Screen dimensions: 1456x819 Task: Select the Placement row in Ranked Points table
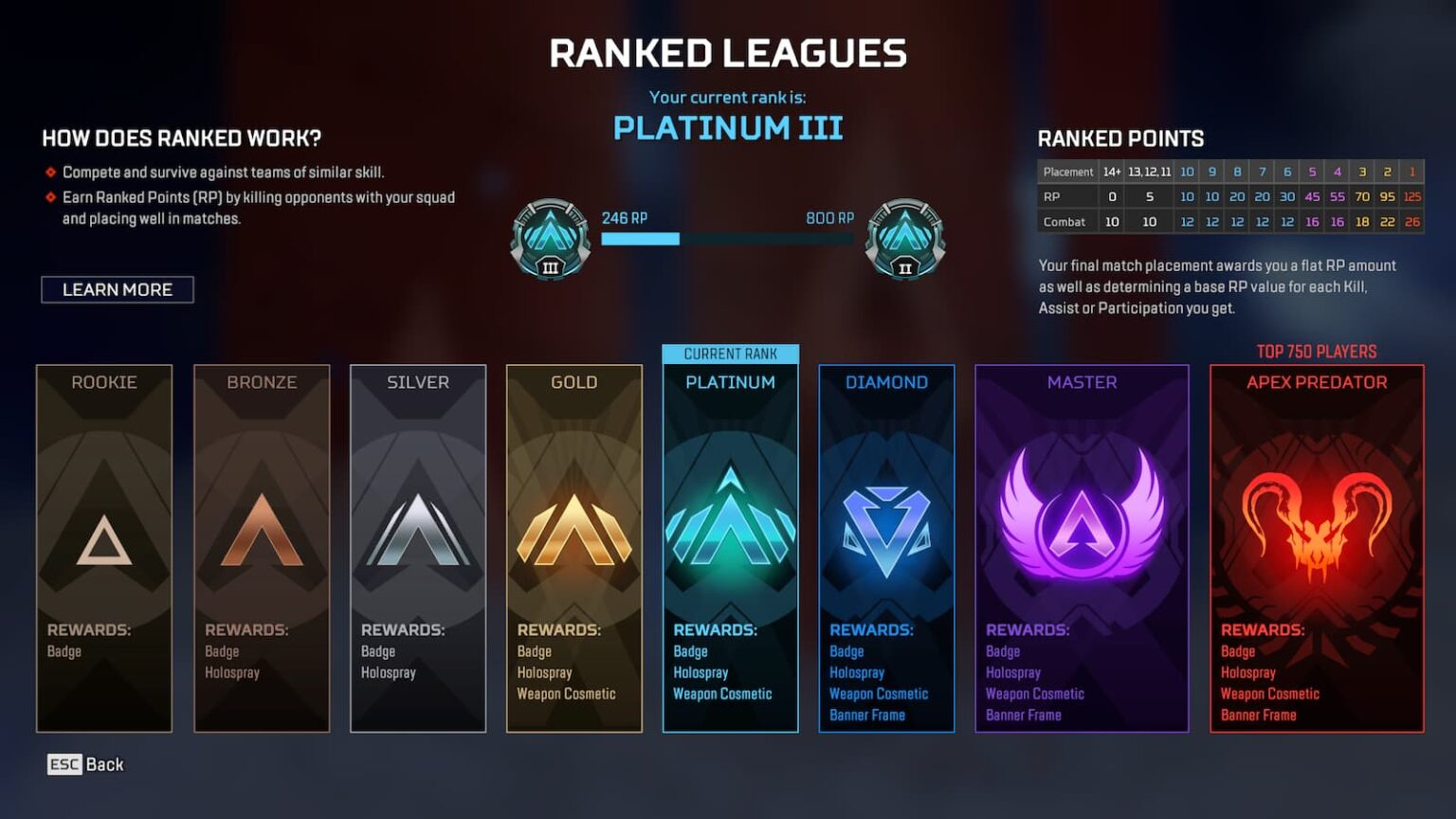[1068, 172]
